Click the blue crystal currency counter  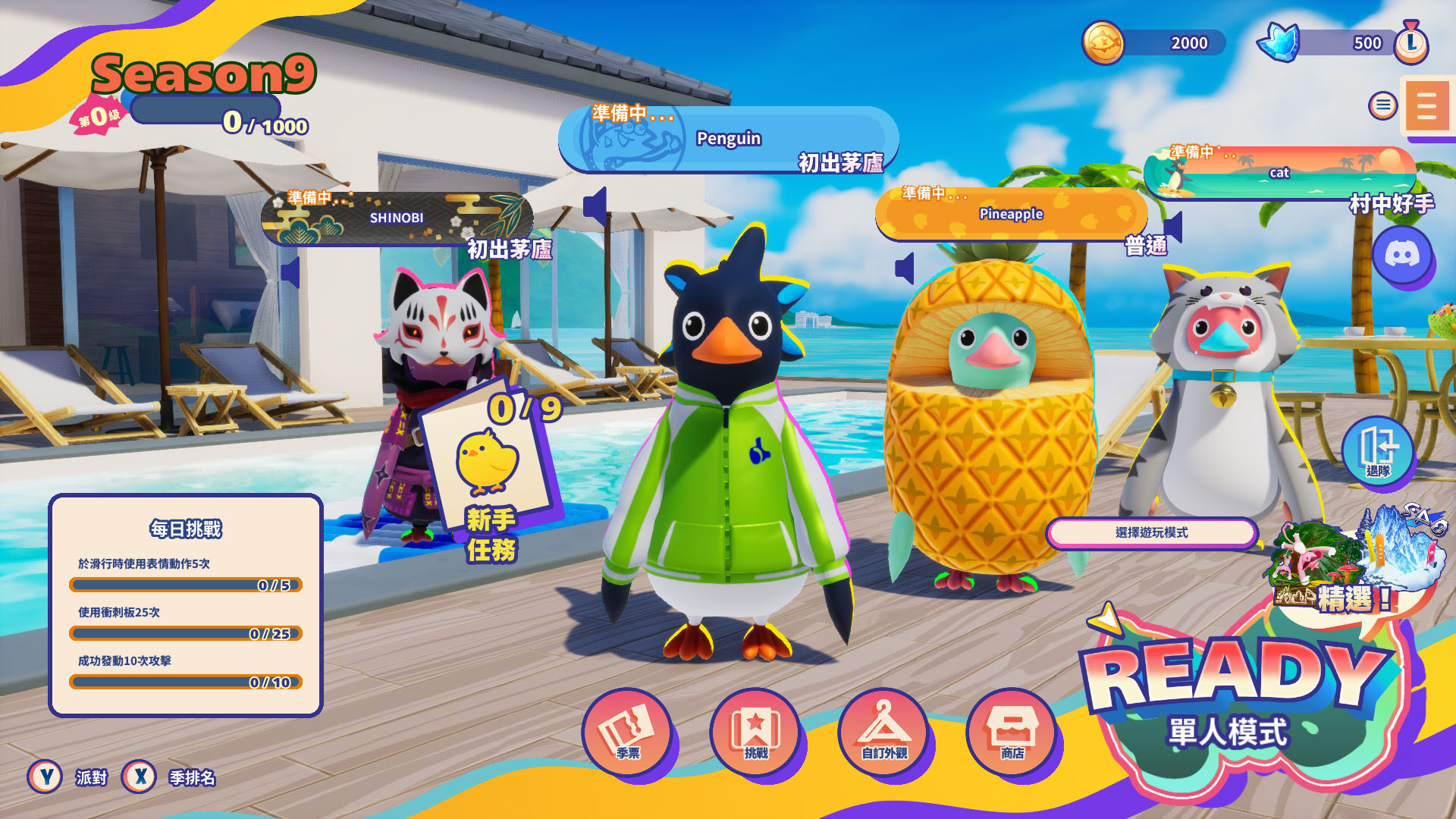(x=1327, y=42)
